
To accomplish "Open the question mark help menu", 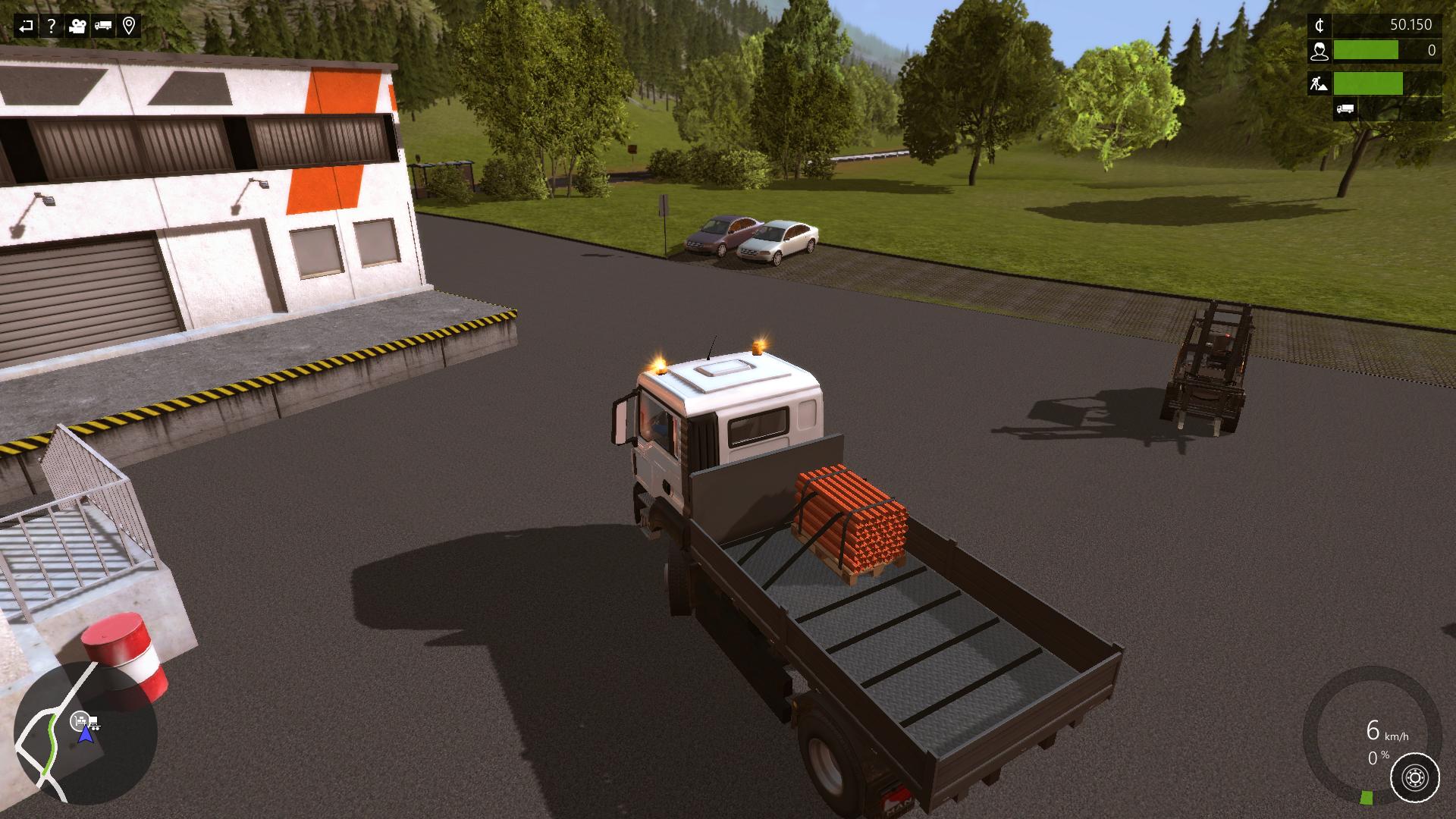I will coord(51,27).
